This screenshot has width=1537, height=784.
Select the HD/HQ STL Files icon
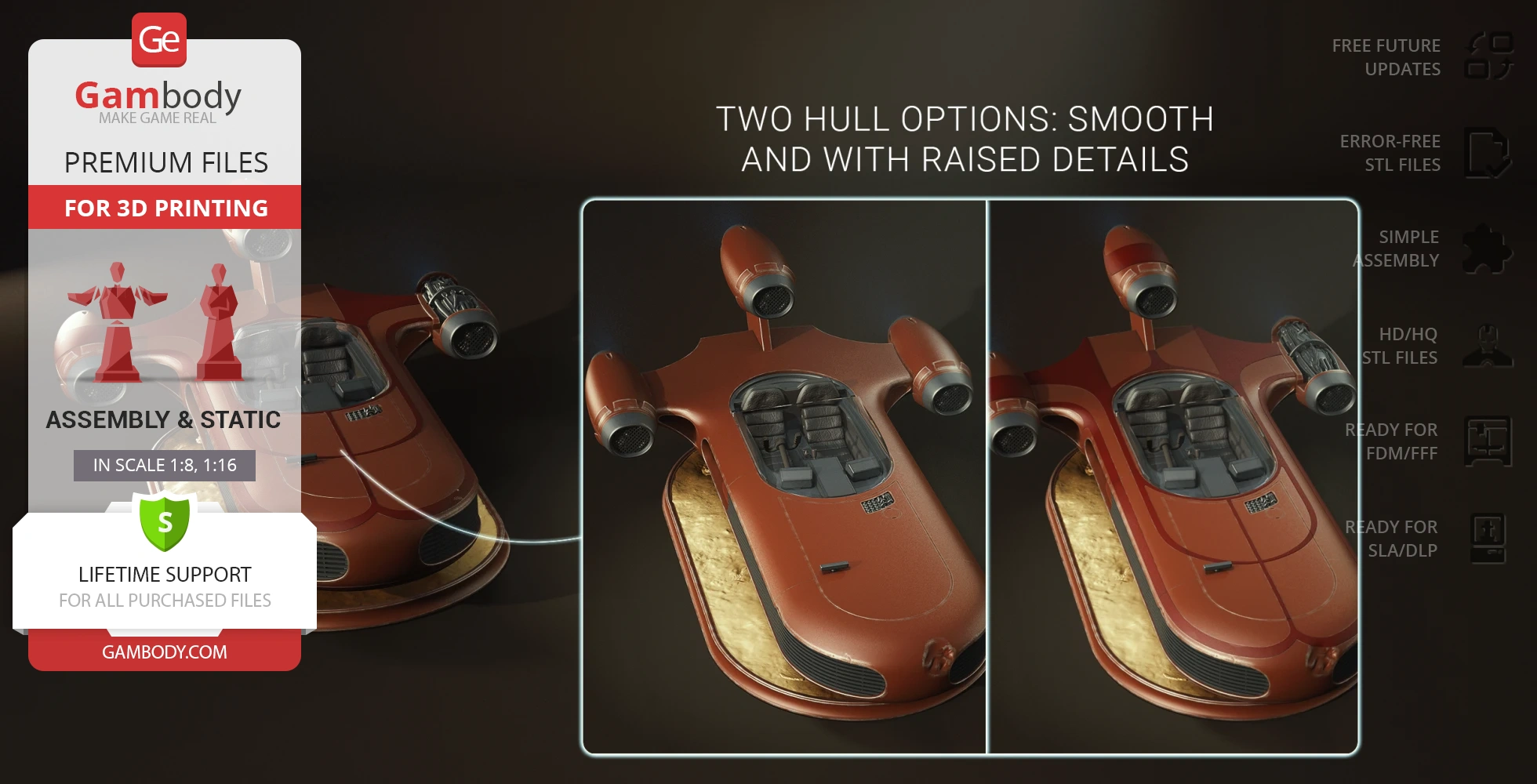click(x=1488, y=346)
